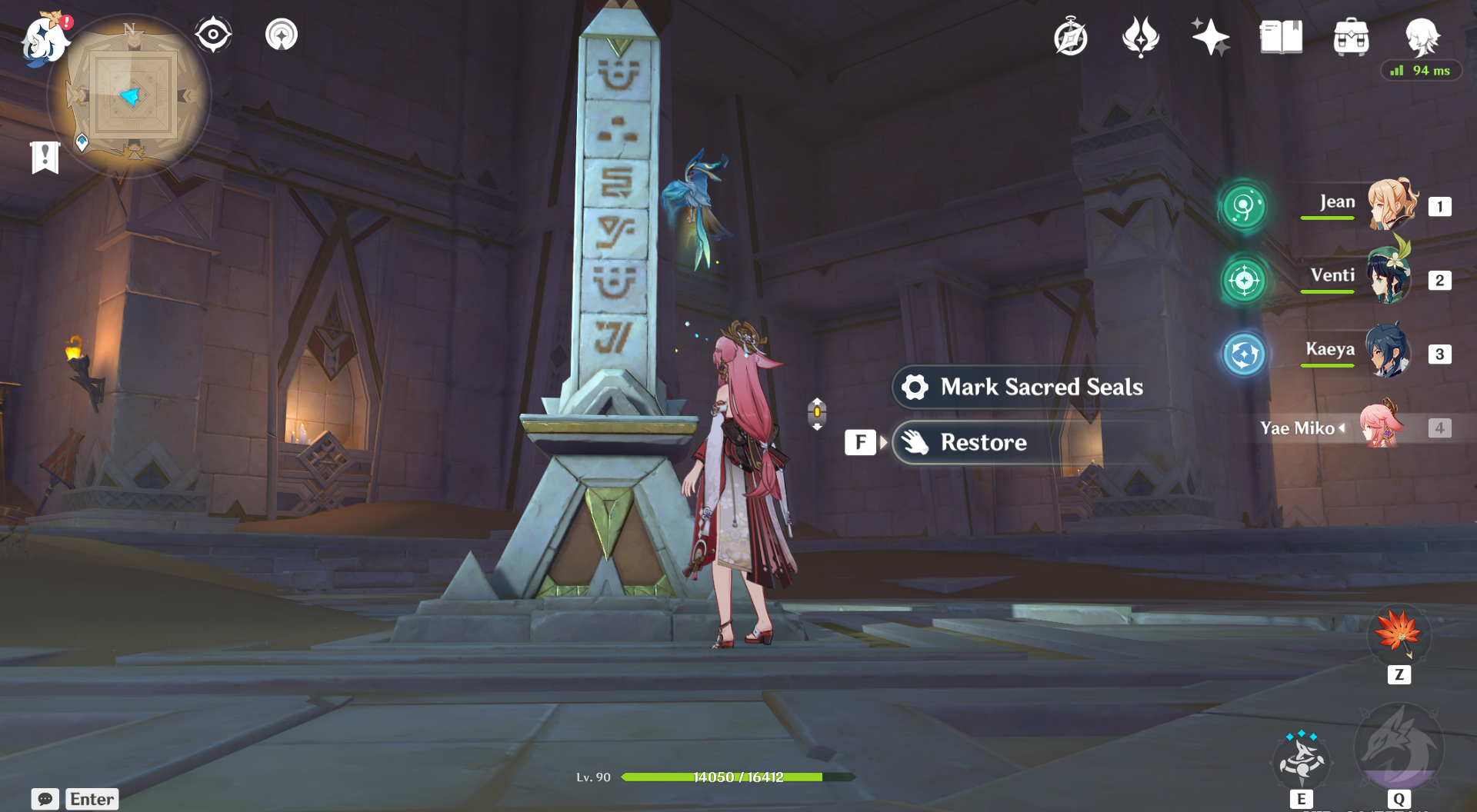Open the adventurer compass icon

[1071, 37]
